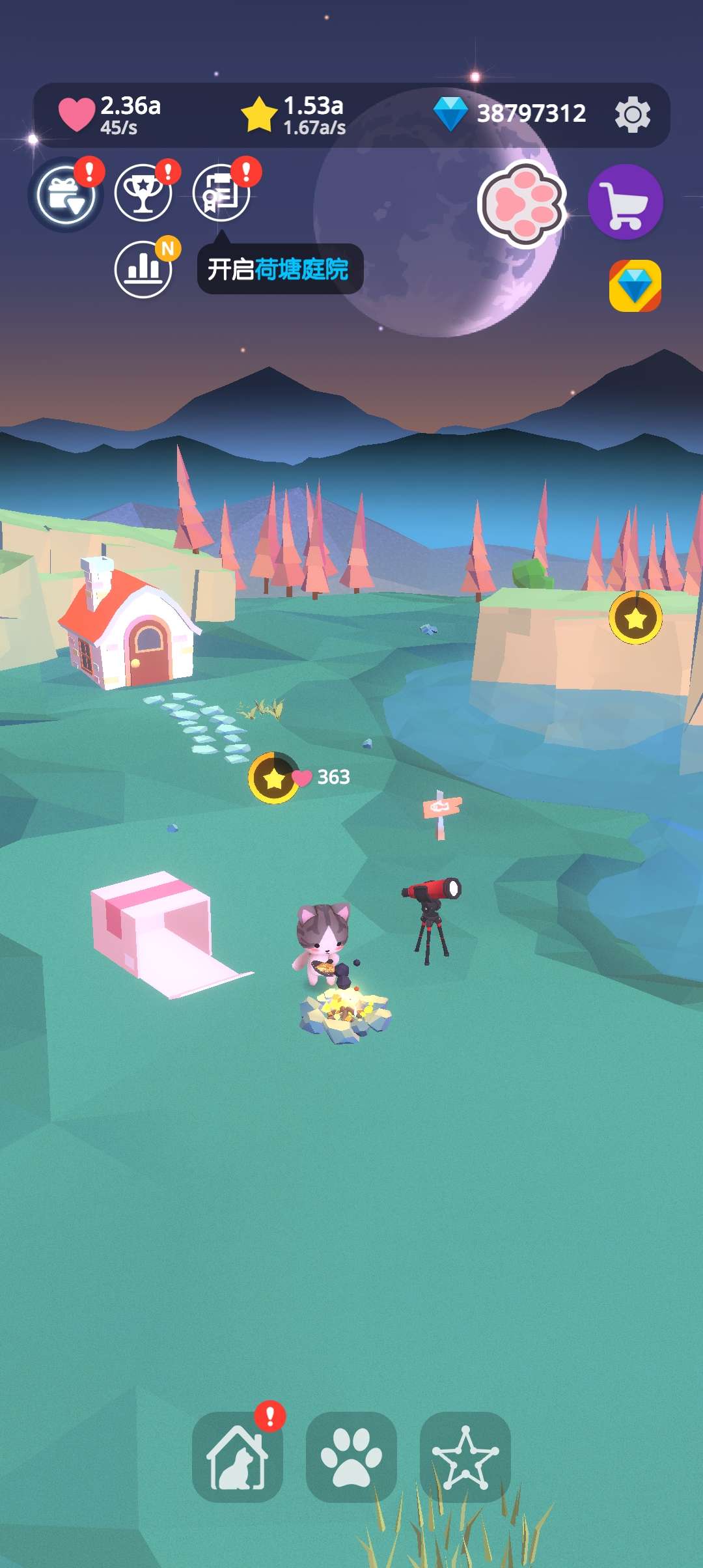Collect the star coin on the cliff
703x1568 pixels.
click(635, 618)
